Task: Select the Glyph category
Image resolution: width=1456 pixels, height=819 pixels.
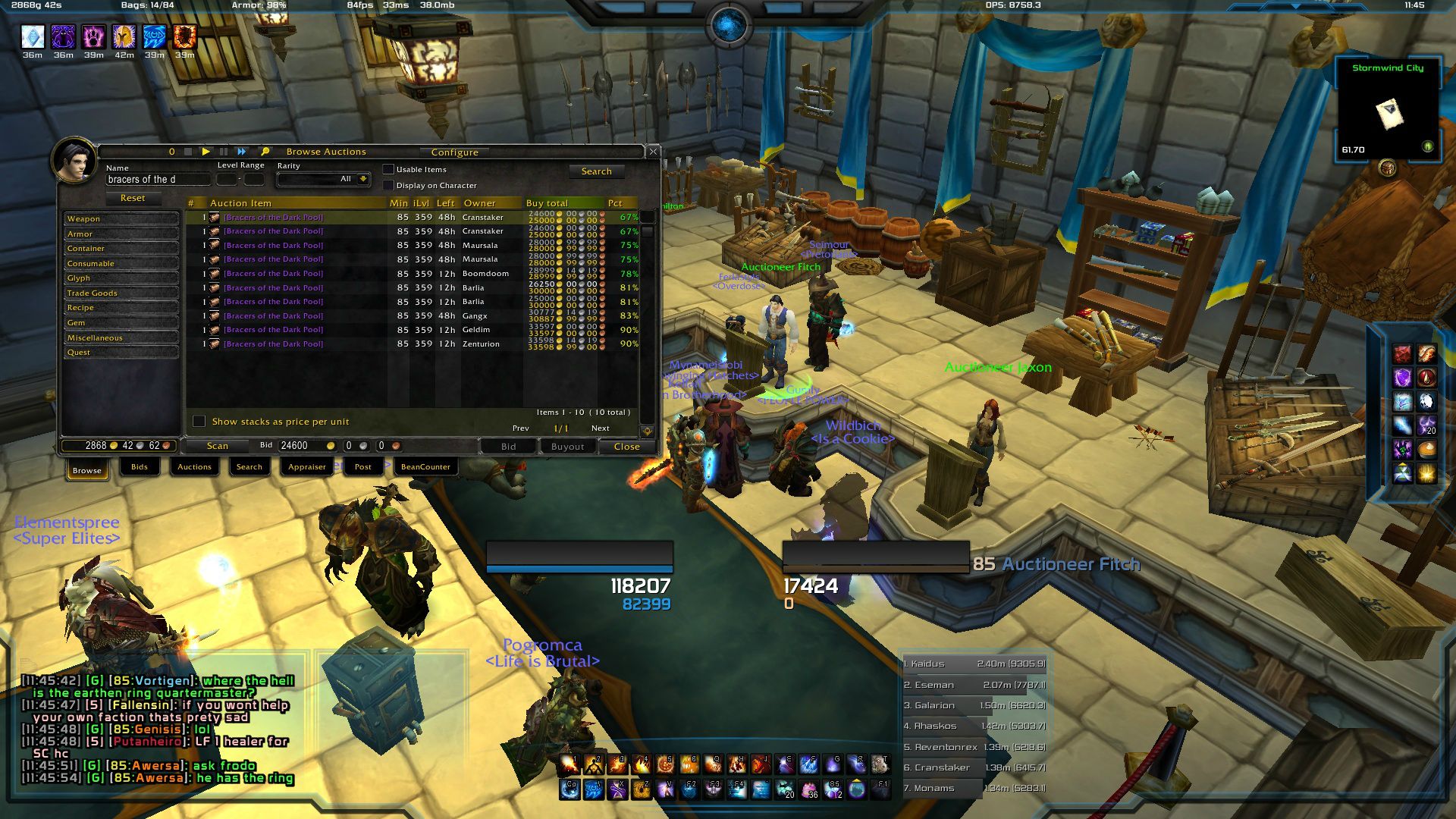Action: click(121, 278)
